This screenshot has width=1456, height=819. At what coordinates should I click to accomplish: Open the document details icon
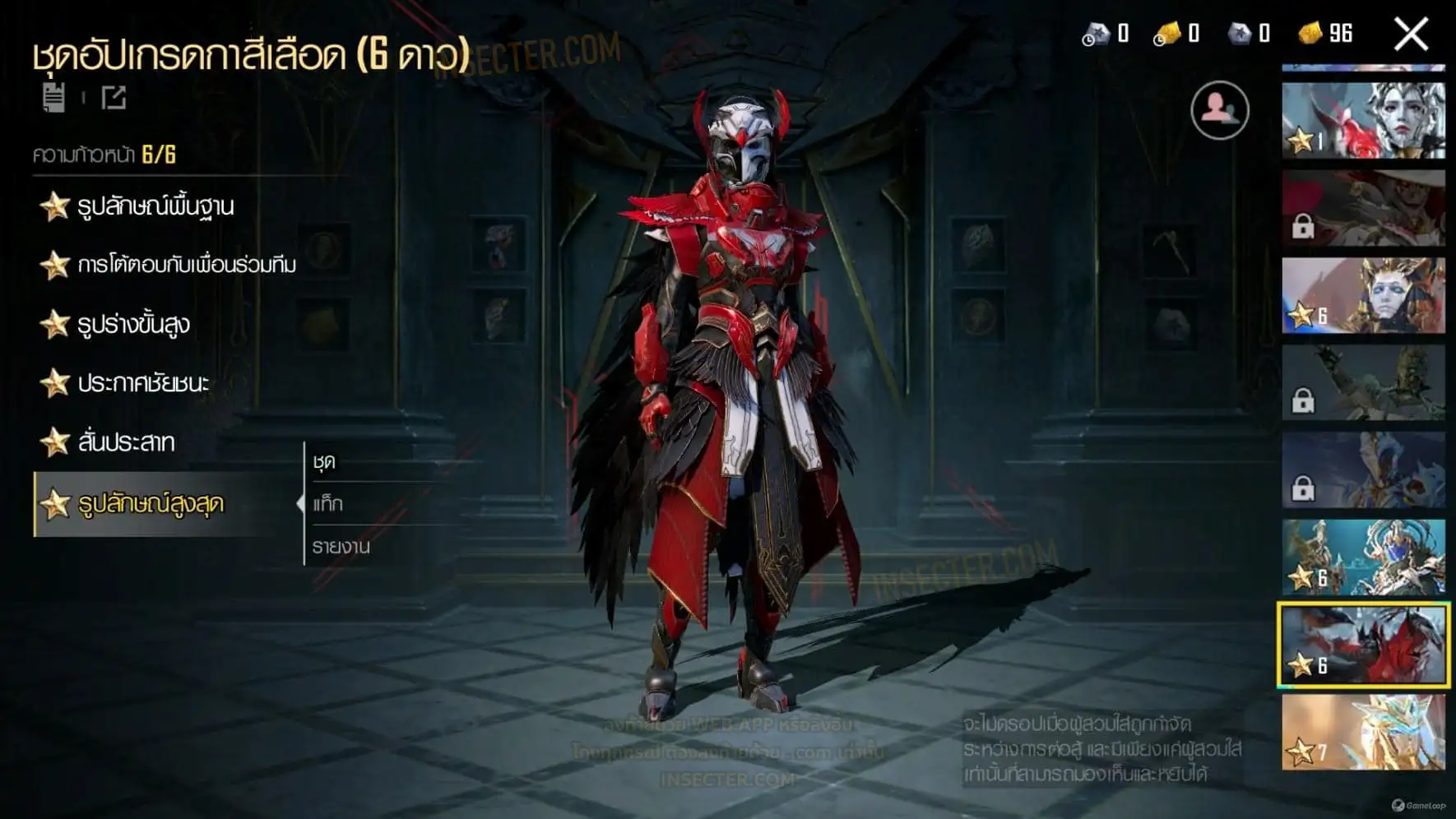point(53,97)
